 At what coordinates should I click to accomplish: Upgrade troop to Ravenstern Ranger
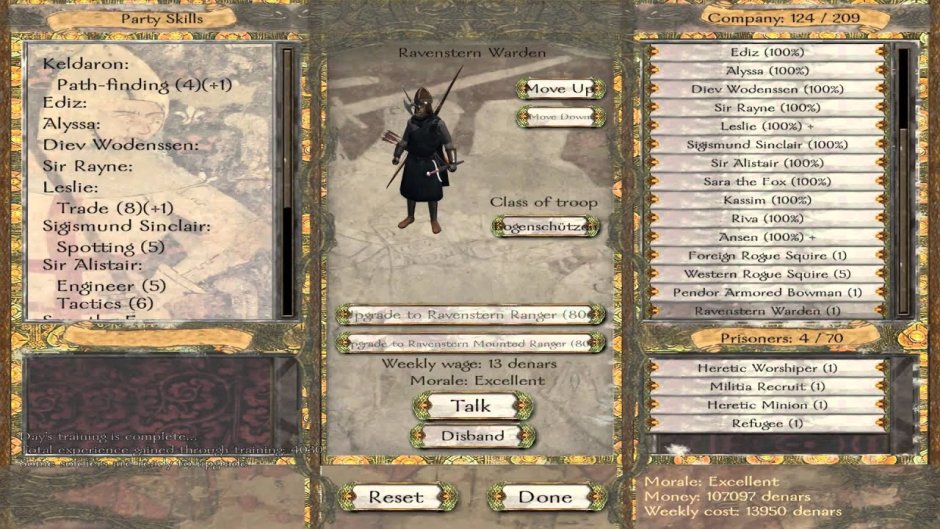pos(470,315)
